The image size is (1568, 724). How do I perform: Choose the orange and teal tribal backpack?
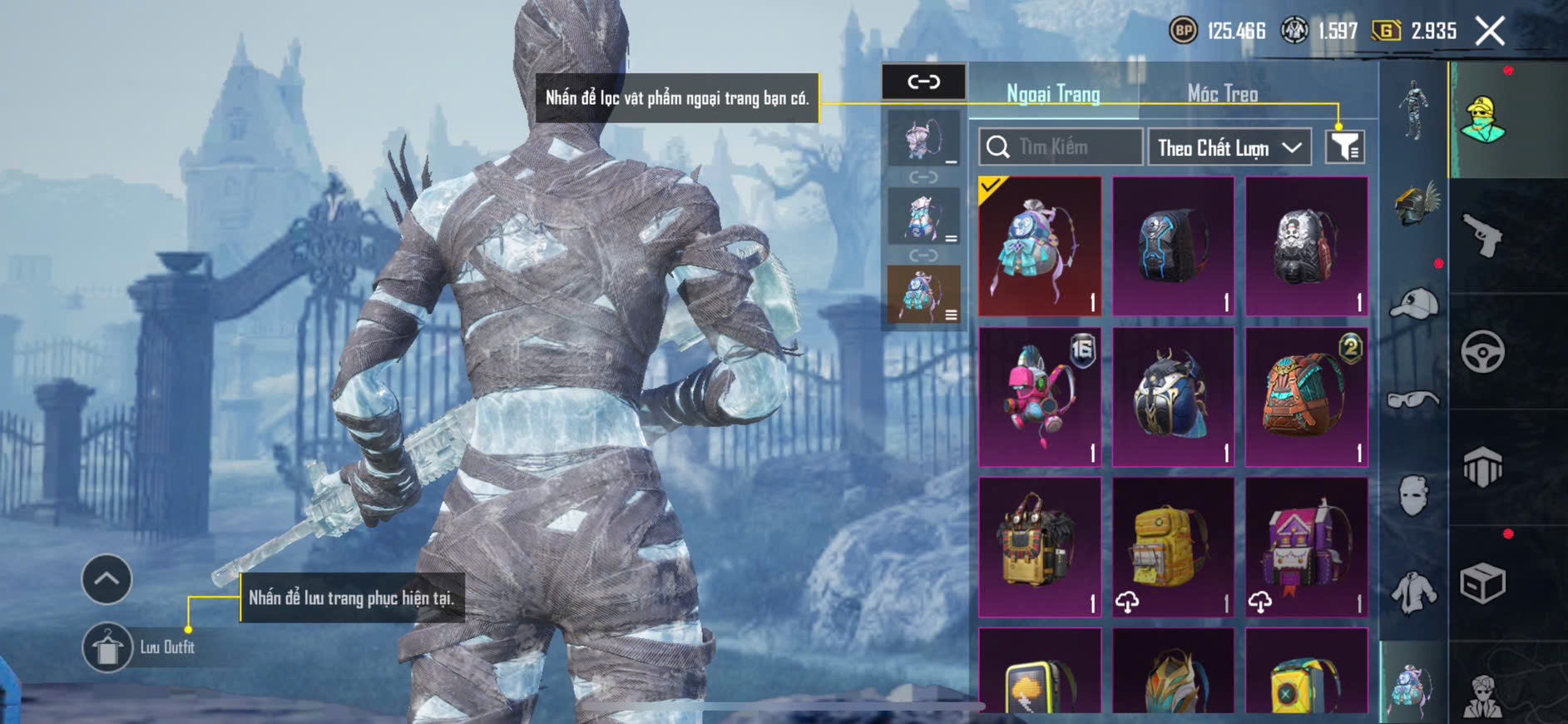pyautogui.click(x=1306, y=396)
